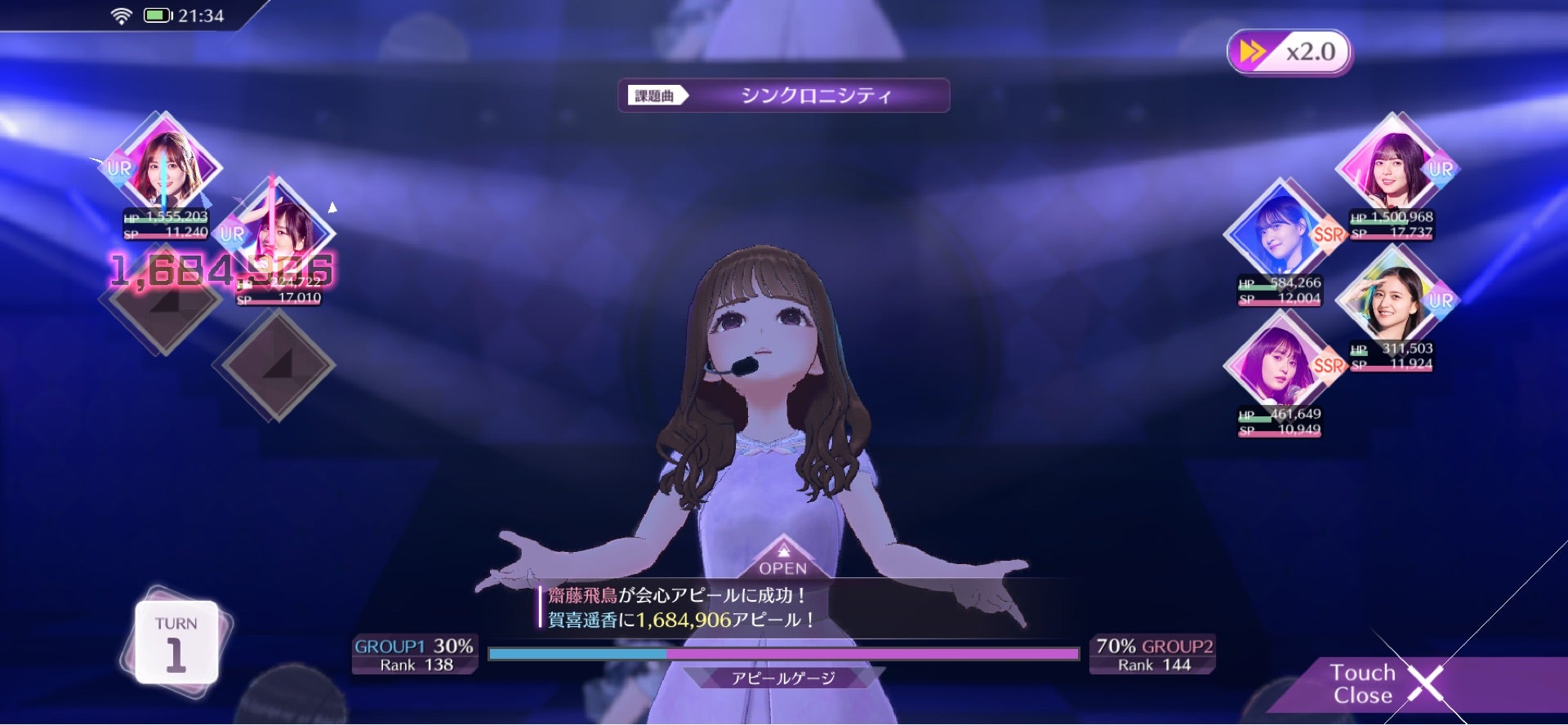Screen dimensions: 1568x725
Task: Switch to the GROUP1 rank display
Action: tap(414, 654)
